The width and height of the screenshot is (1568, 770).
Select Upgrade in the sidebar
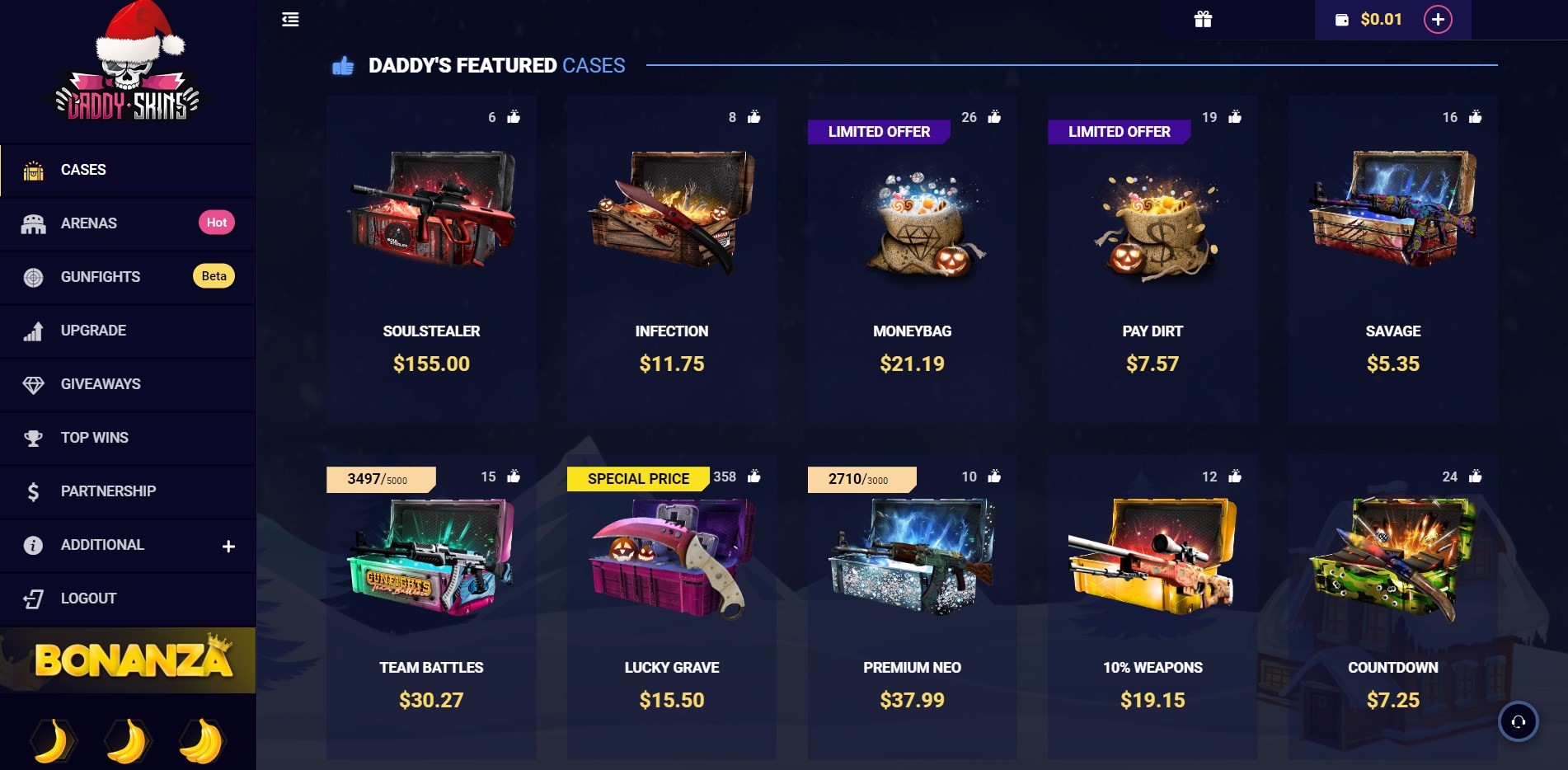click(93, 331)
